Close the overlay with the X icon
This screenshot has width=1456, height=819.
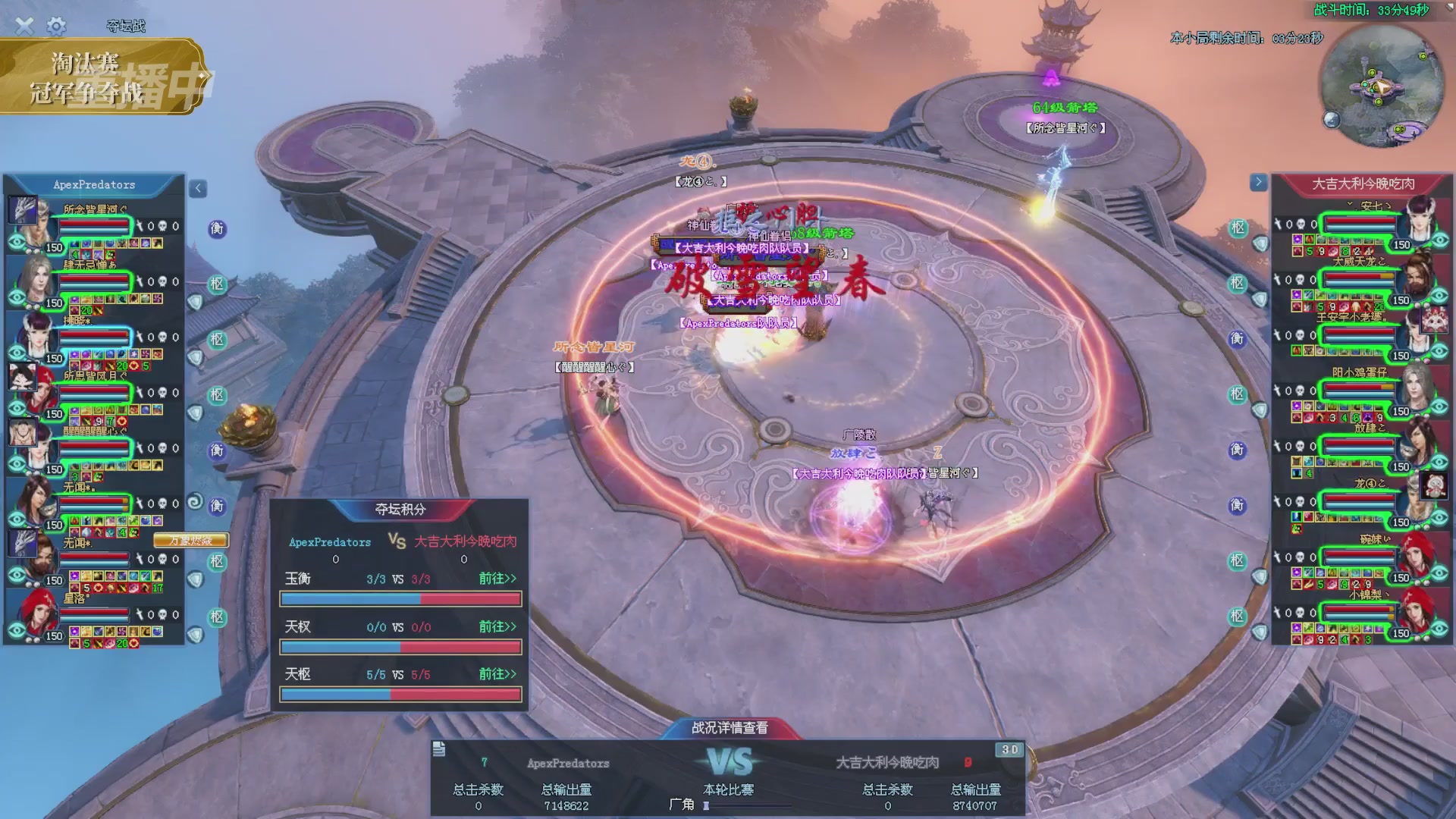tap(24, 27)
